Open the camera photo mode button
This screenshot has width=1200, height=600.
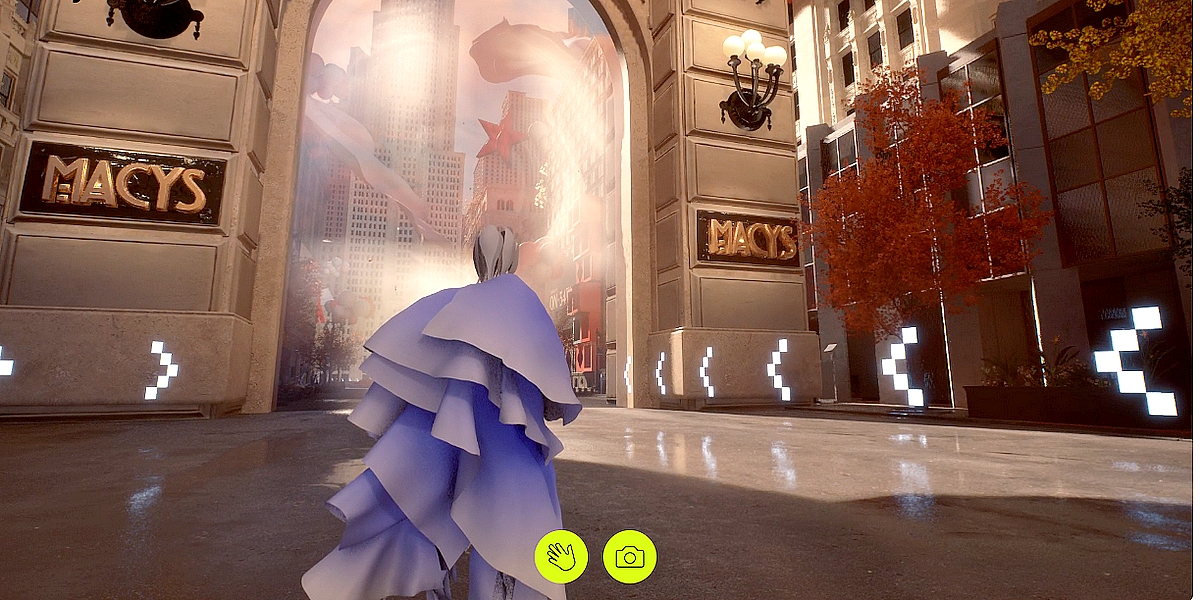point(629,557)
